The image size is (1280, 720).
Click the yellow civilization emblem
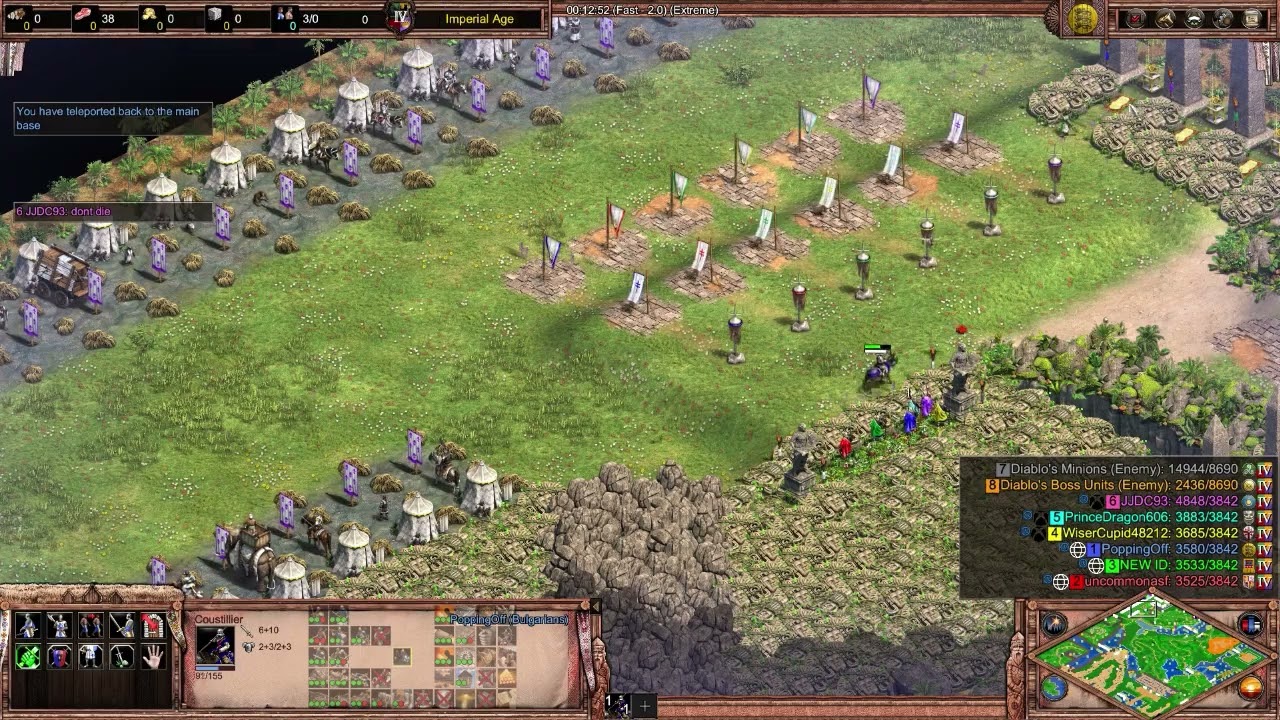tap(1083, 18)
